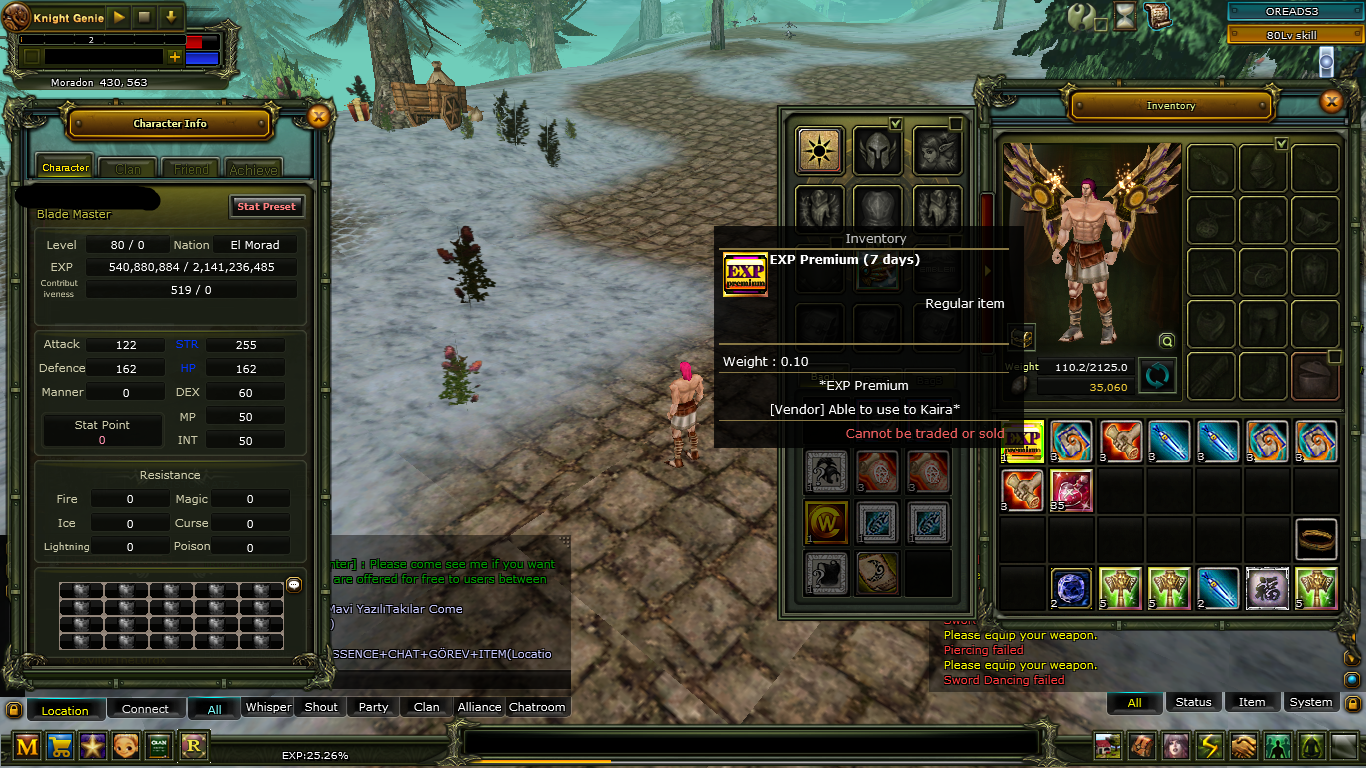Open the CLAN board icon

click(159, 746)
